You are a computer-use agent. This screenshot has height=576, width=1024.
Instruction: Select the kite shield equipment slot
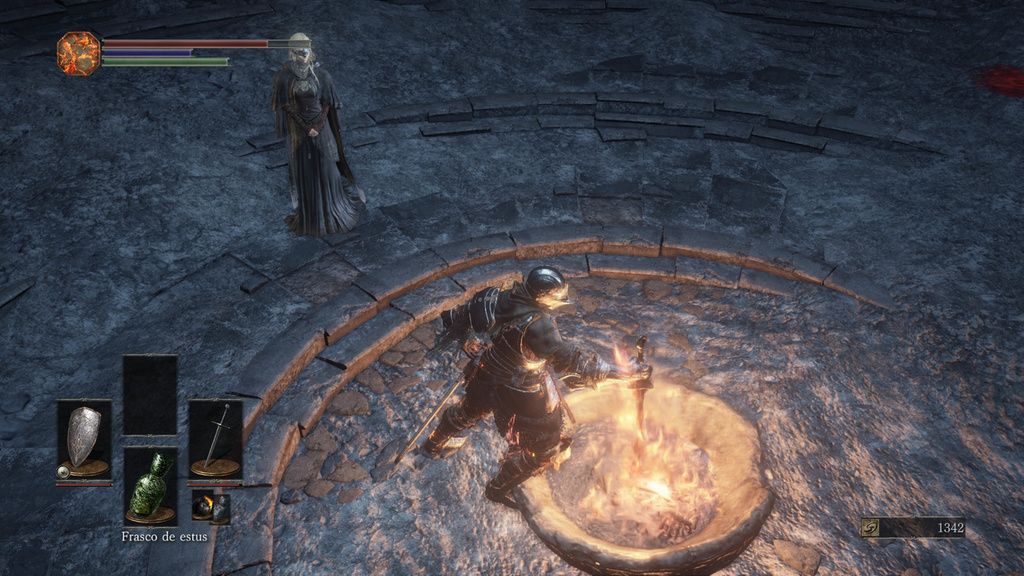point(83,439)
